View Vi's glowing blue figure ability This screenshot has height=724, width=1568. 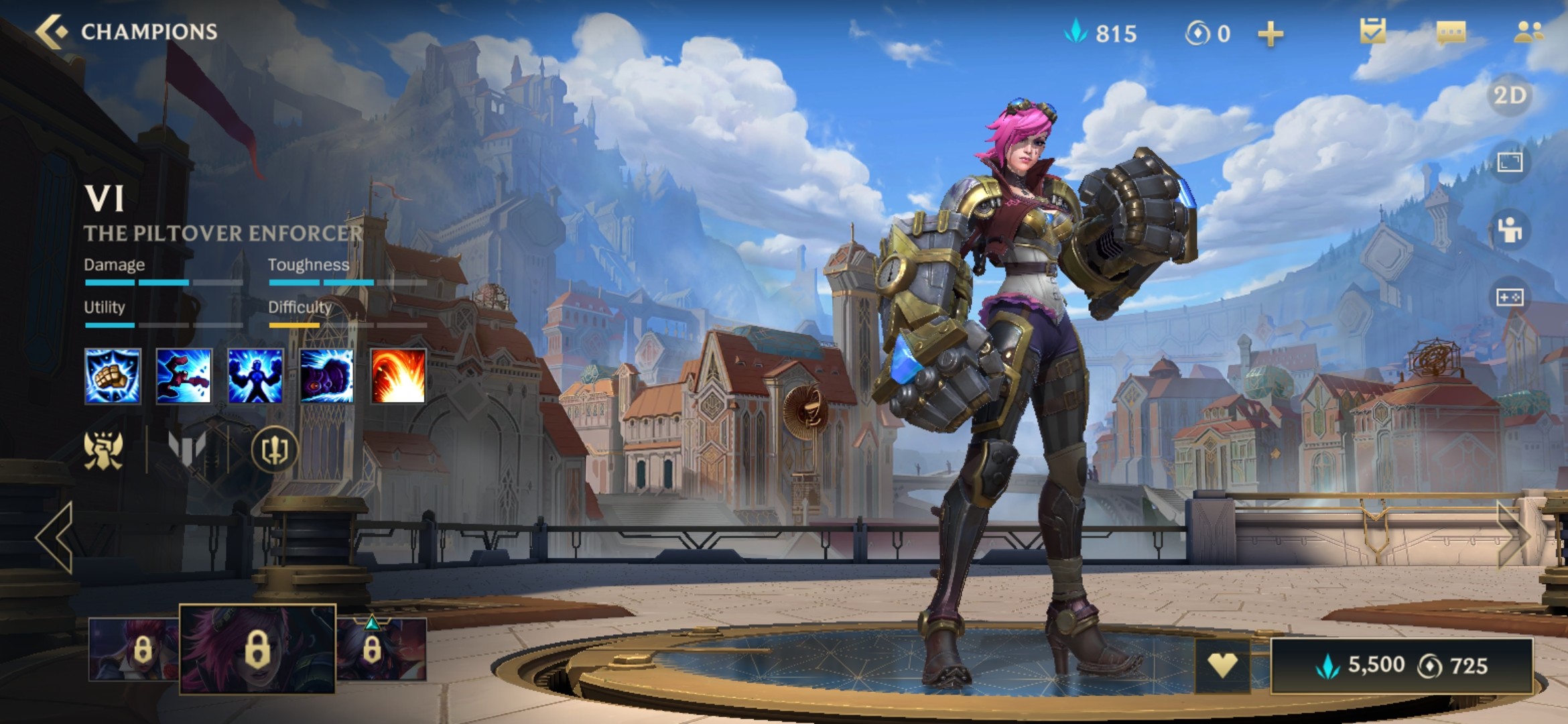255,376
